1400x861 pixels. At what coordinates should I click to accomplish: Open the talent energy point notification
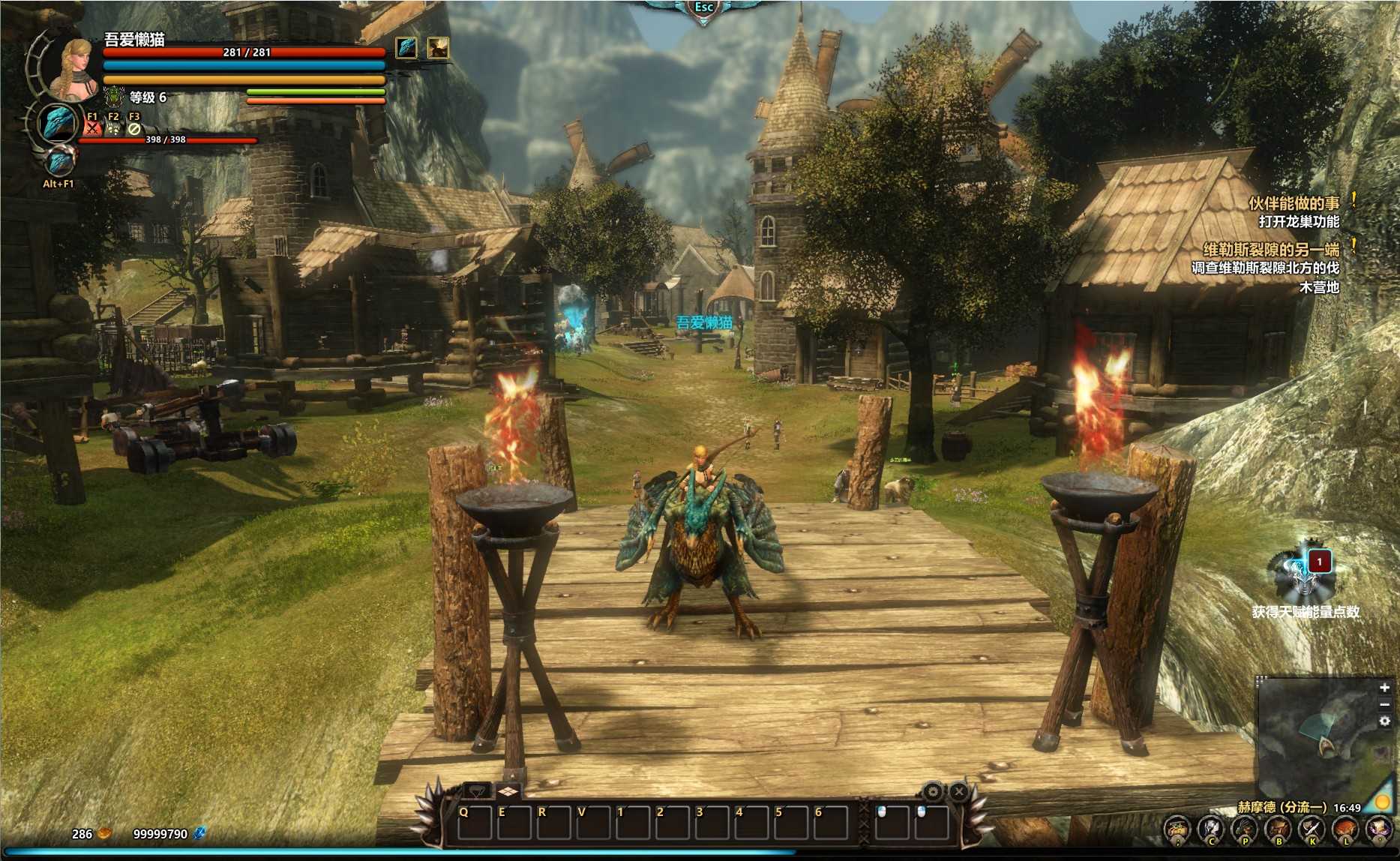pos(1305,574)
